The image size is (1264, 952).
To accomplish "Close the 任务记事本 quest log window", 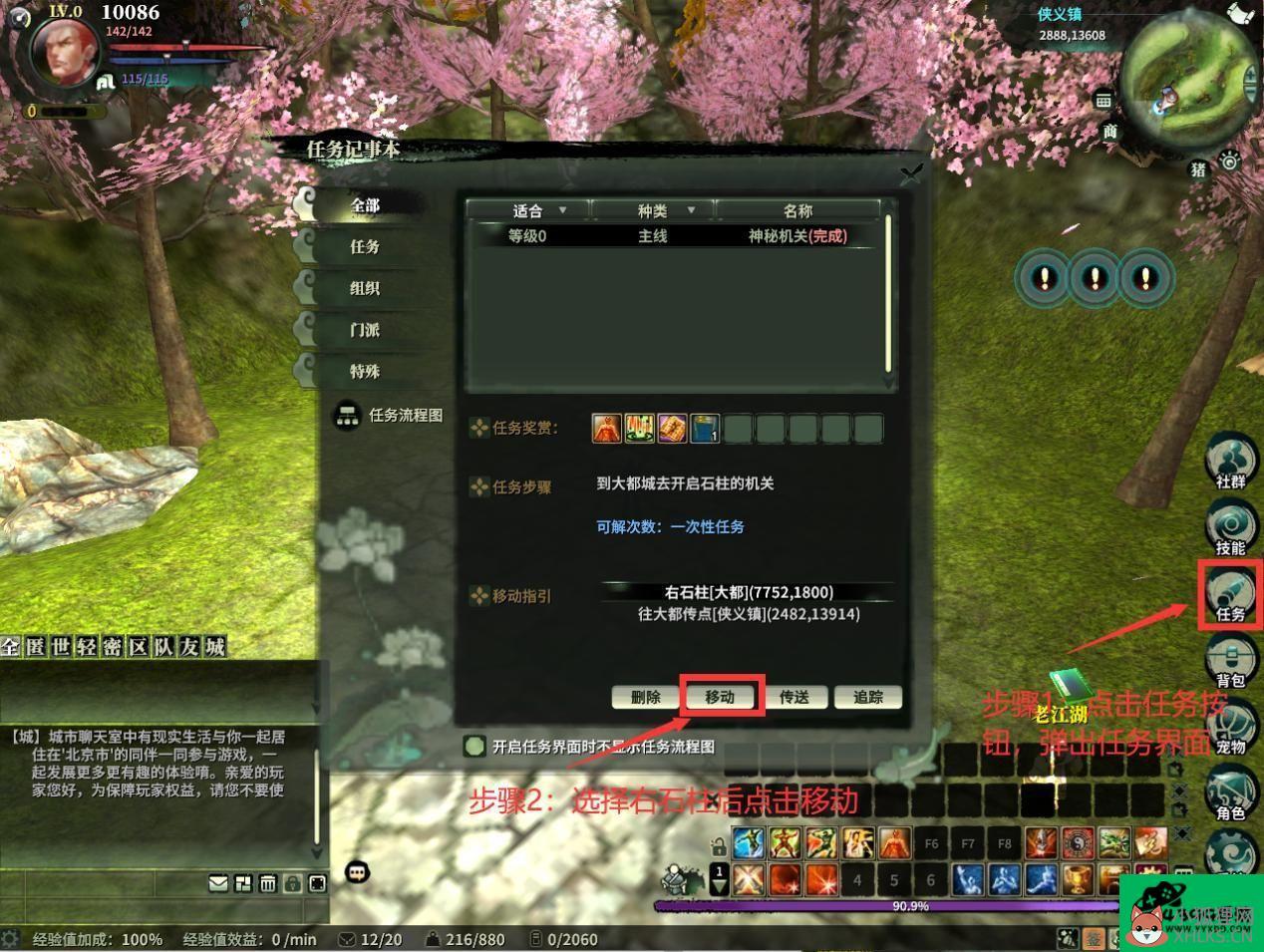I will [x=911, y=174].
